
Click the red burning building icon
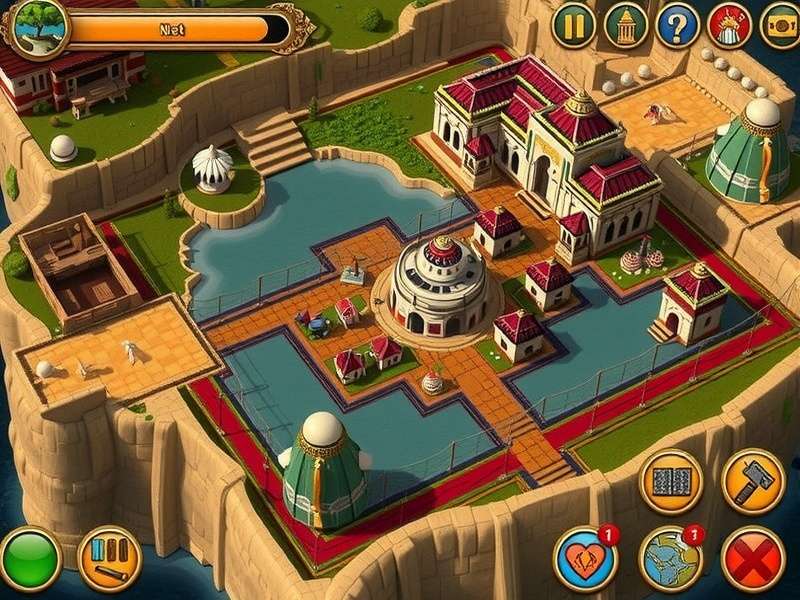(730, 25)
